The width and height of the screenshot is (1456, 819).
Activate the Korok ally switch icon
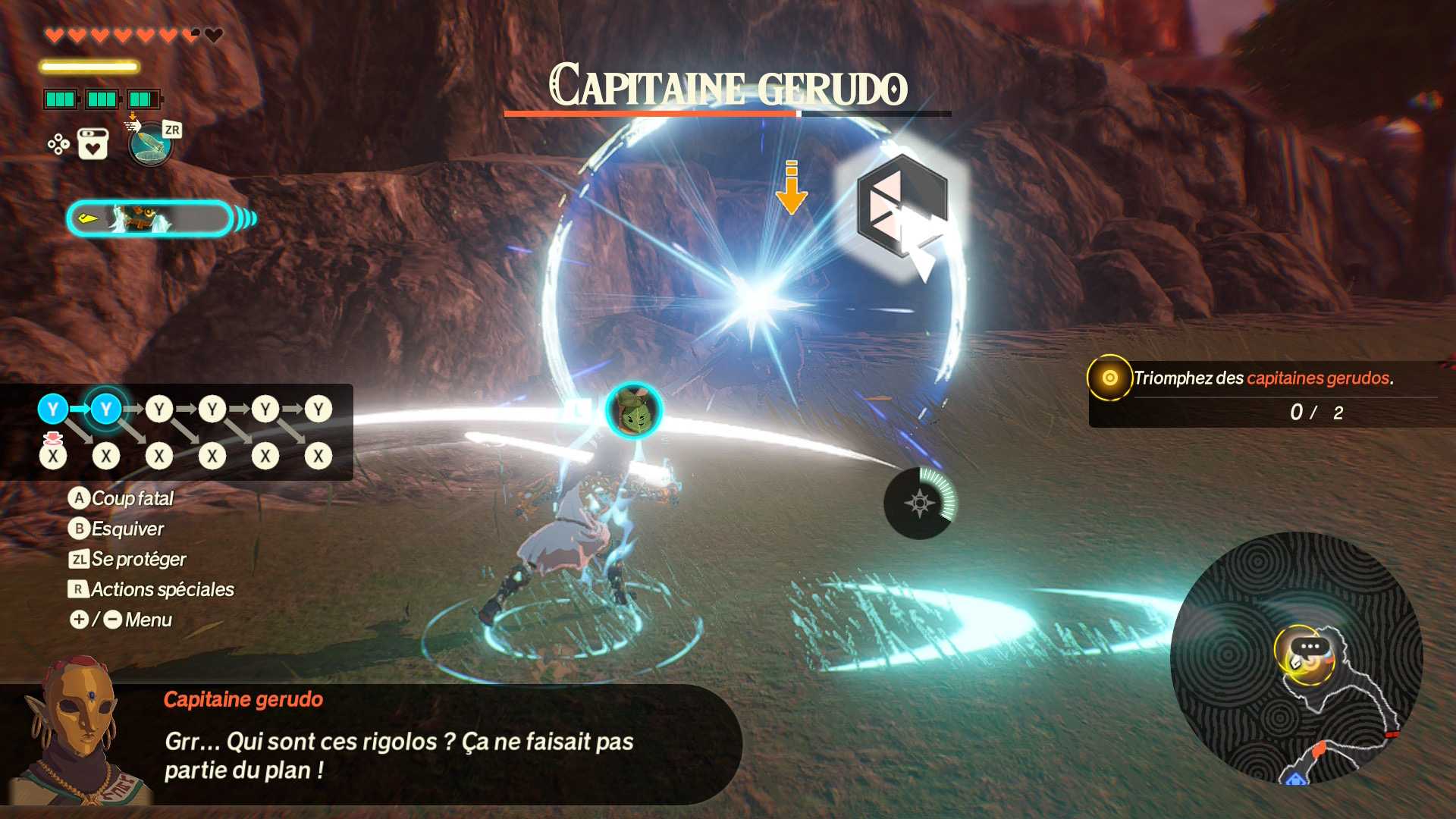(634, 412)
